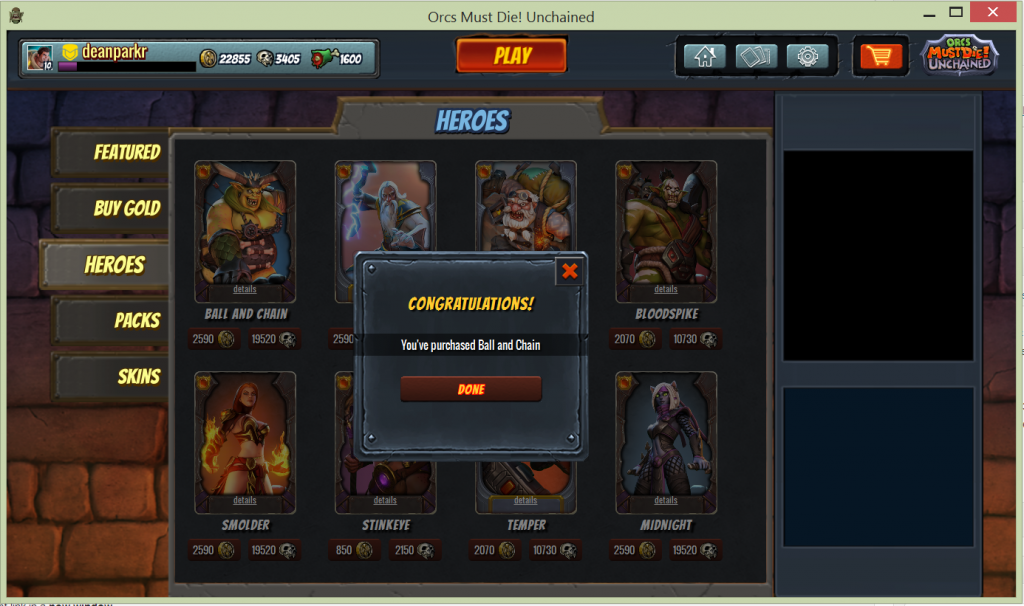Open the deanparkr player profile portrait
Viewport: 1024px width, 606px height.
[40, 57]
